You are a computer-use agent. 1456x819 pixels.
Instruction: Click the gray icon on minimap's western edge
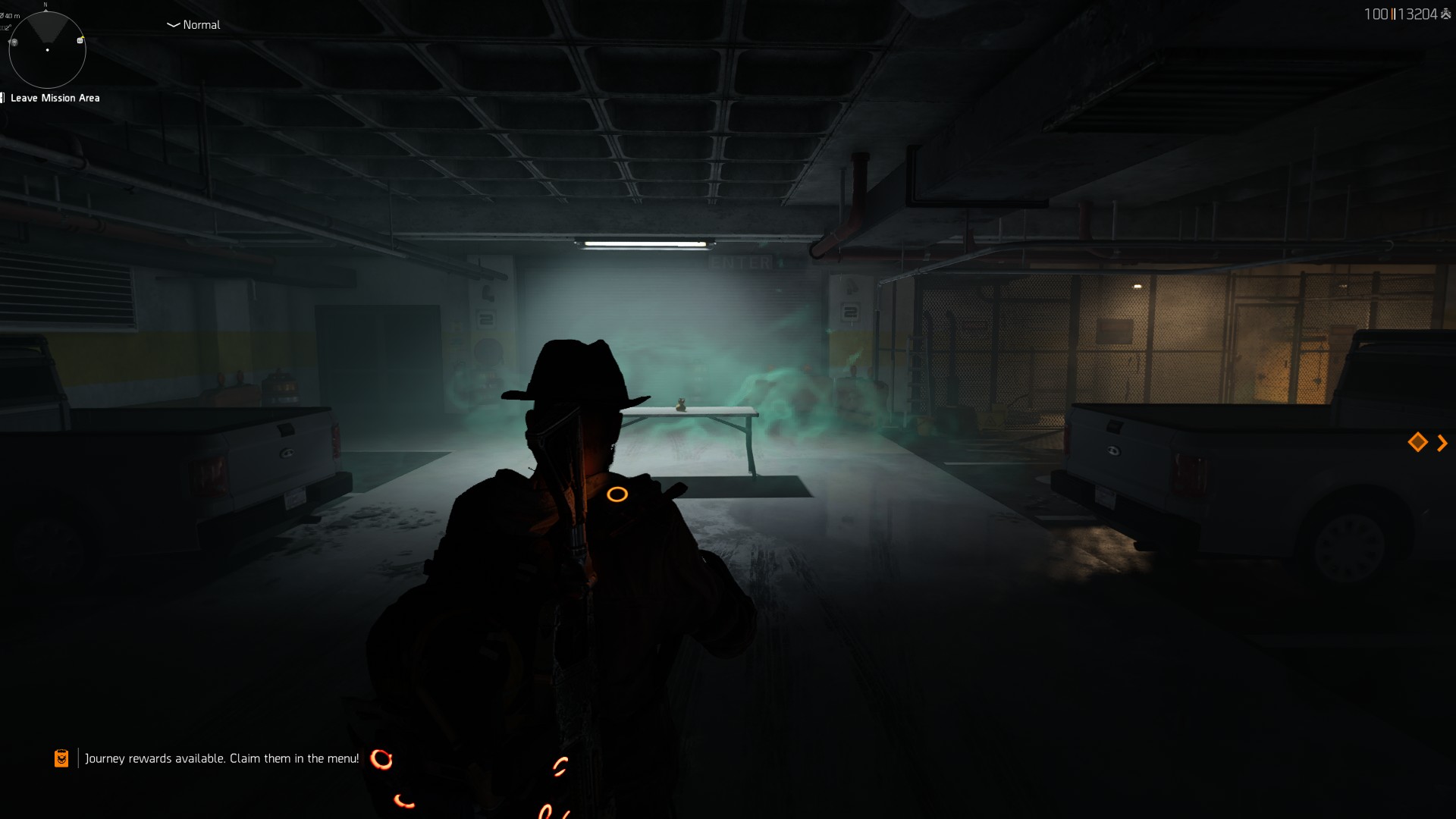(x=14, y=42)
